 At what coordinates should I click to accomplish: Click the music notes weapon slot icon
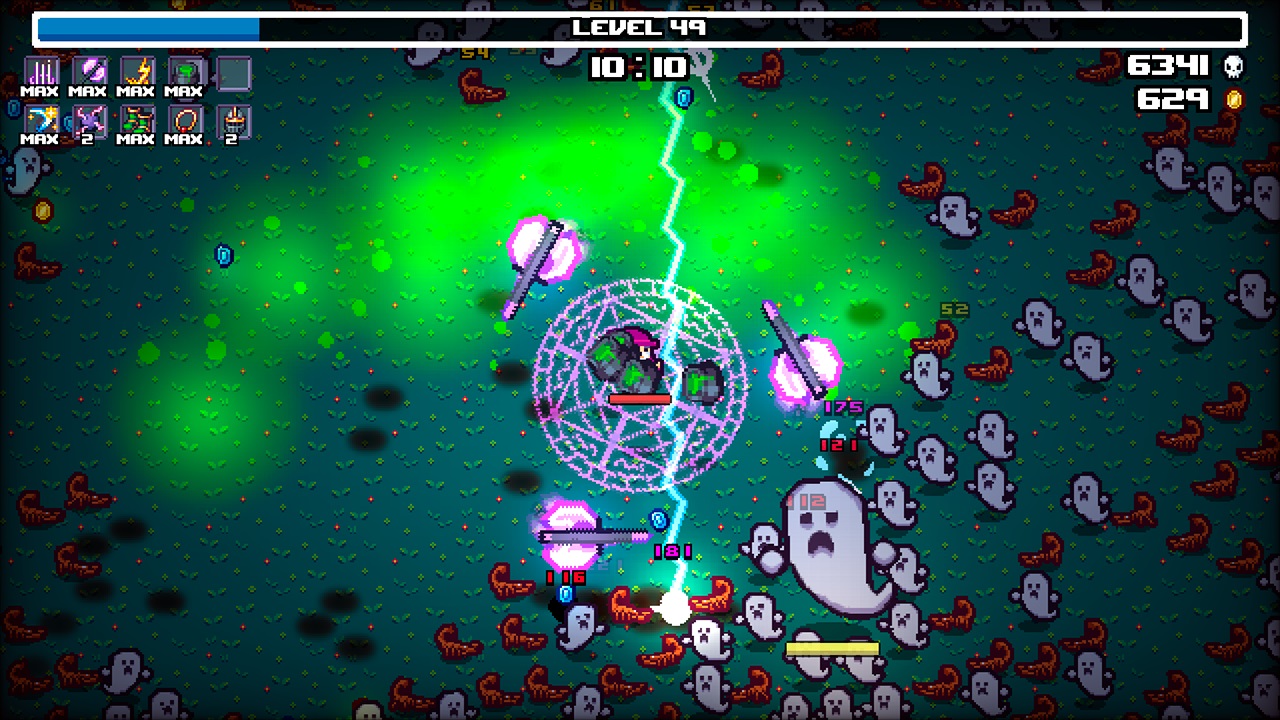coord(40,70)
